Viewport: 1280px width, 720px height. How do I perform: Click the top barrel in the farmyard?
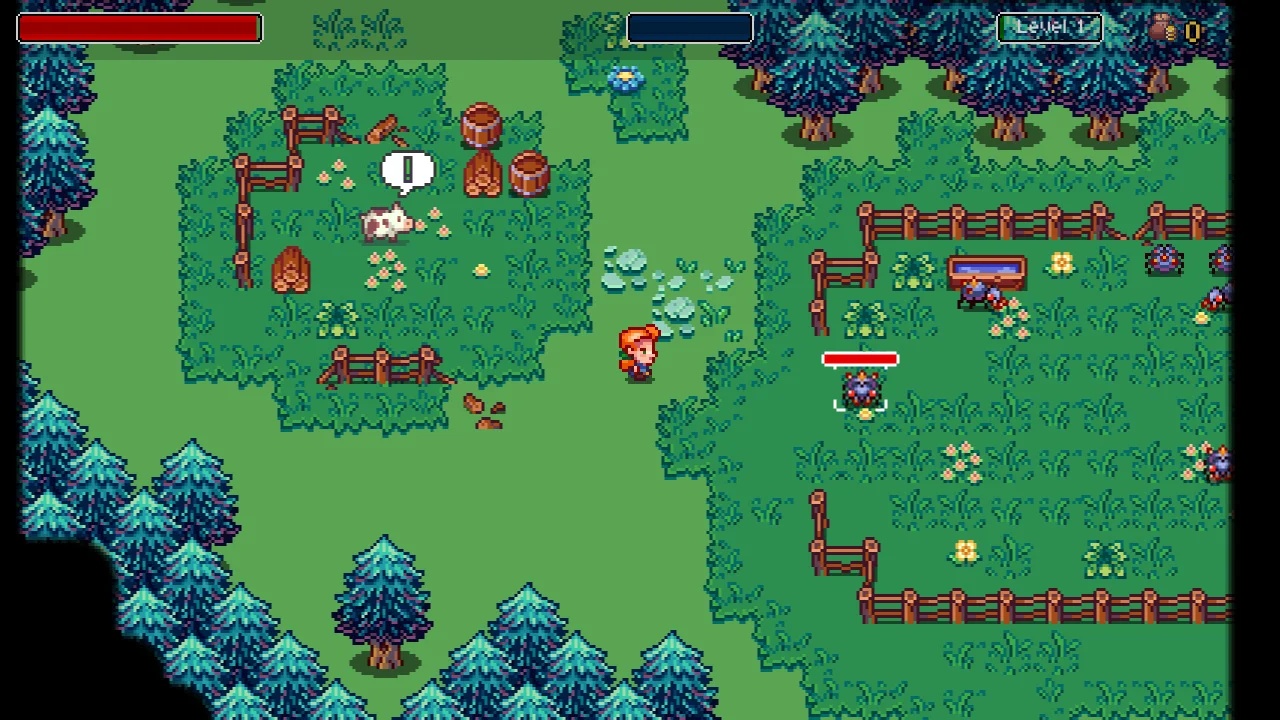483,125
